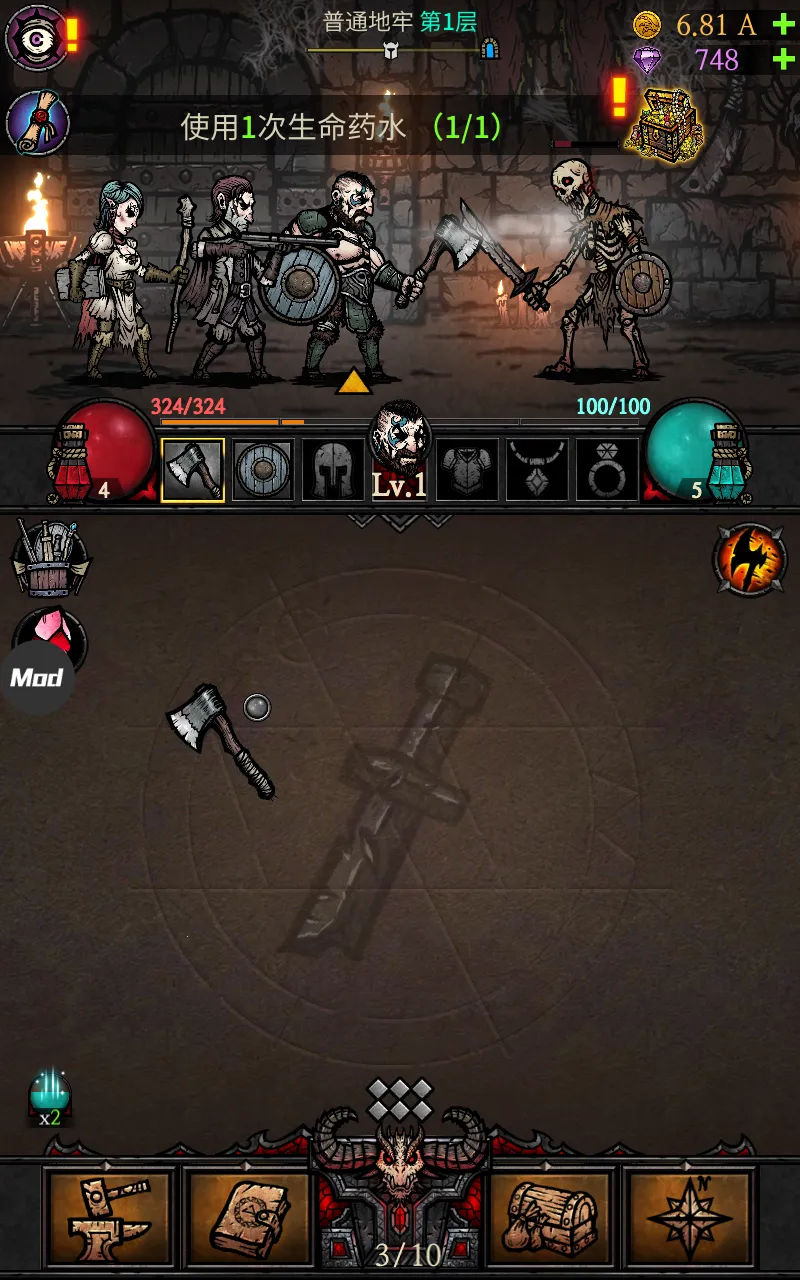Open the anvil forge menu
Screen dimensions: 800x1280
(110, 1215)
